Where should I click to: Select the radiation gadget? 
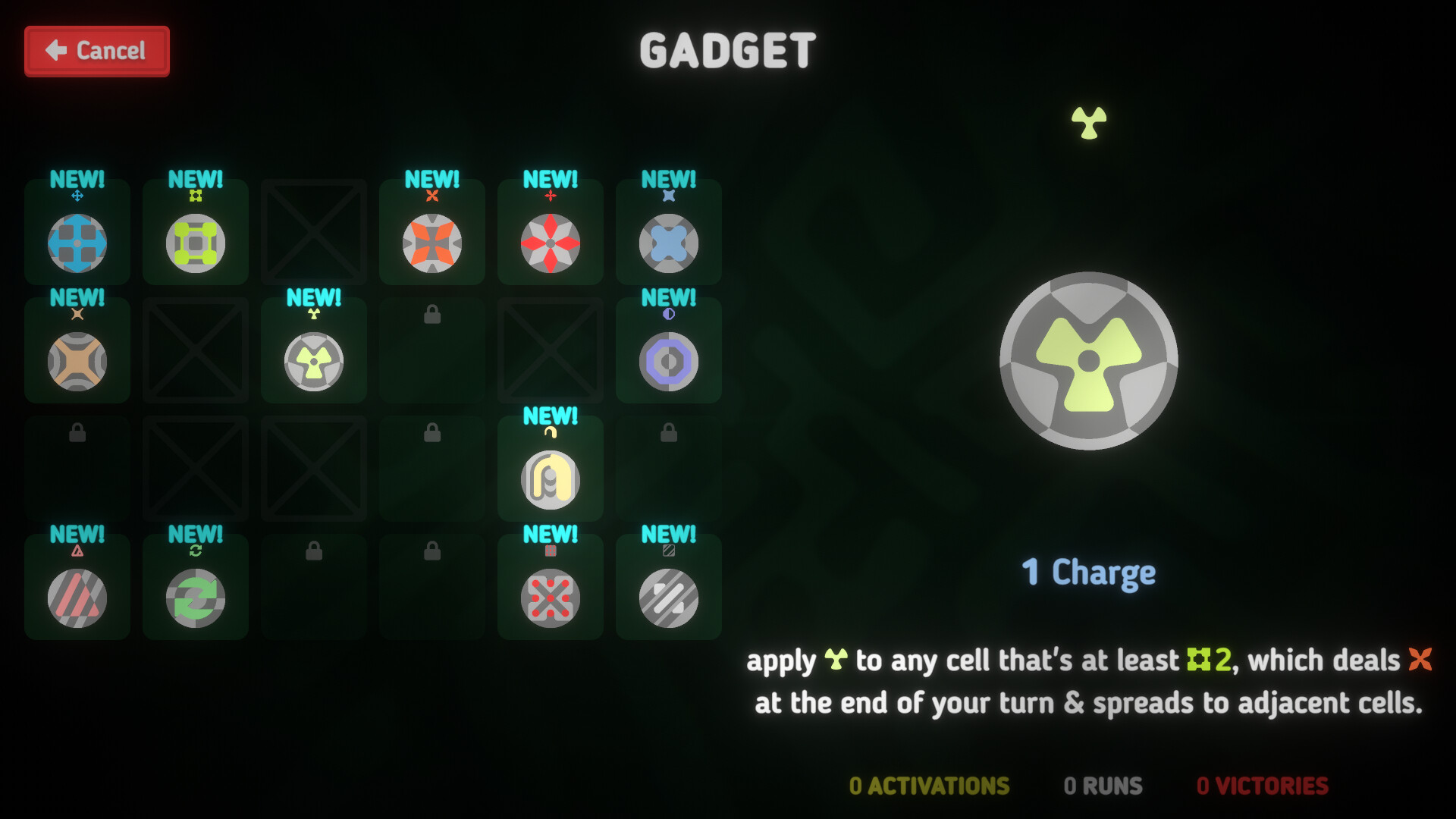[313, 361]
